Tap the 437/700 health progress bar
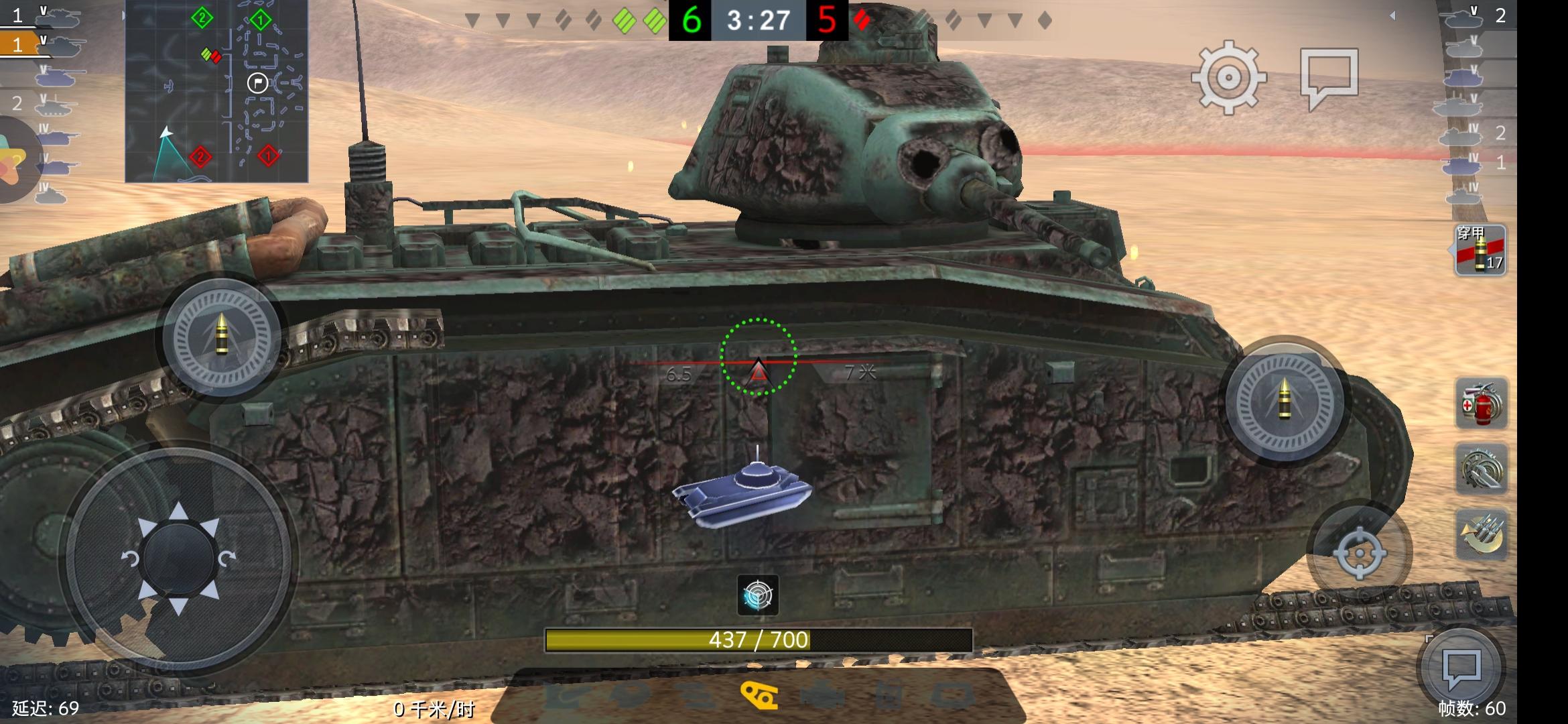Viewport: 1568px width, 724px height. [x=757, y=640]
